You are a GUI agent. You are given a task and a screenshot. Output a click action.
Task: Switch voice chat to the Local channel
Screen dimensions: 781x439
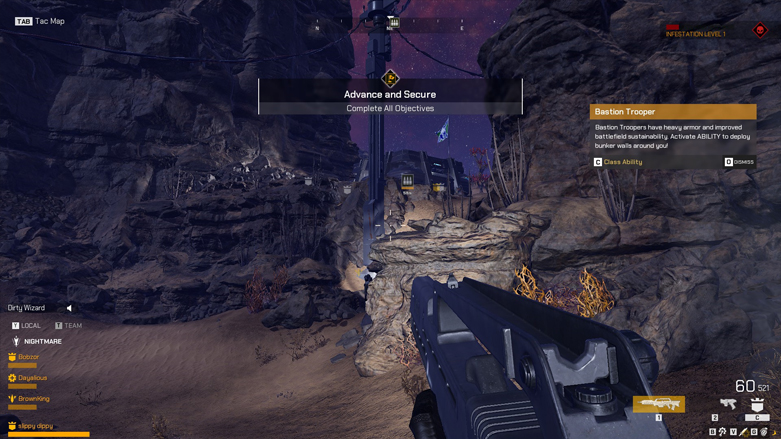pos(27,326)
